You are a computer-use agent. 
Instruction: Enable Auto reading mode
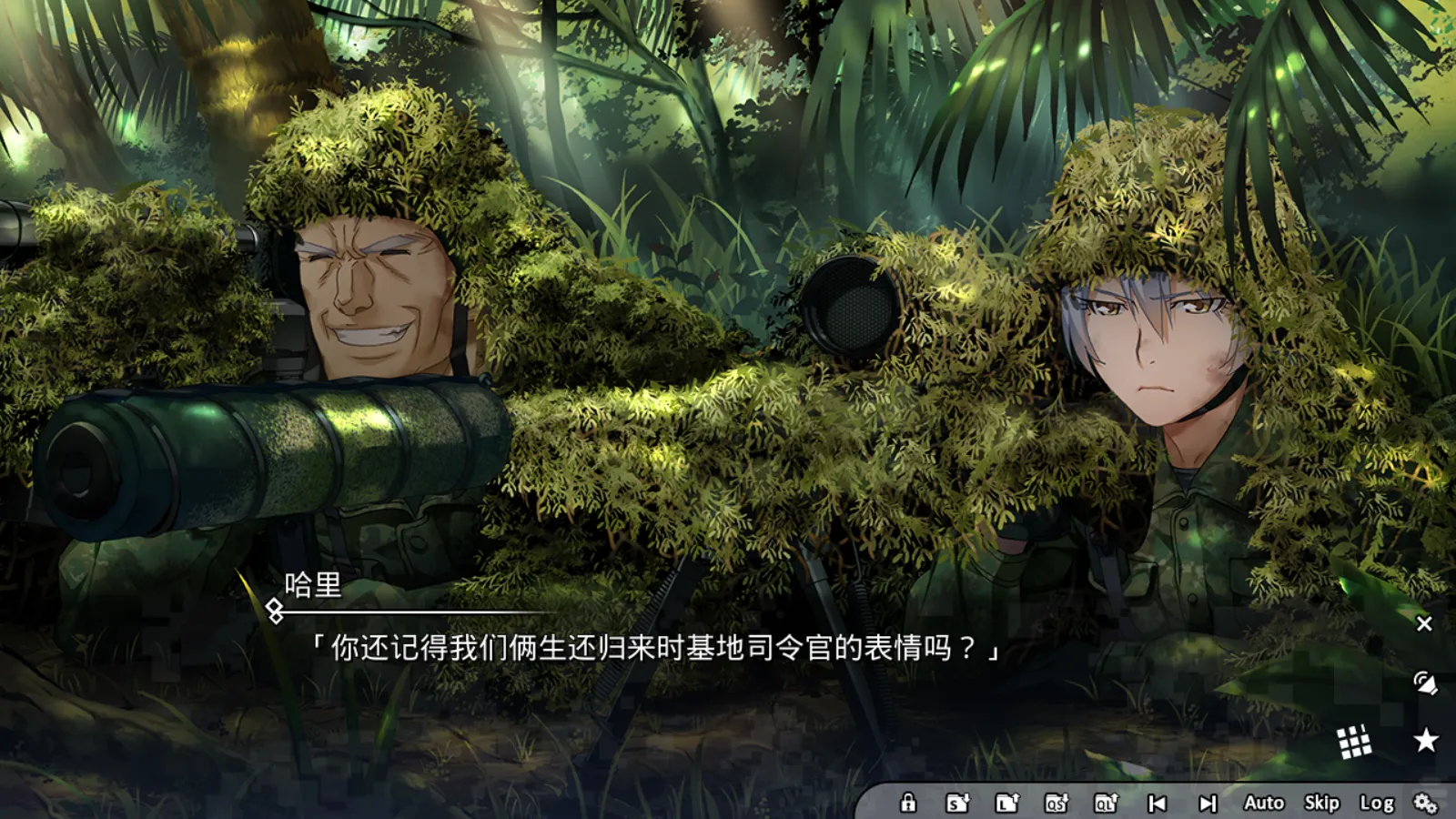coord(1263,804)
